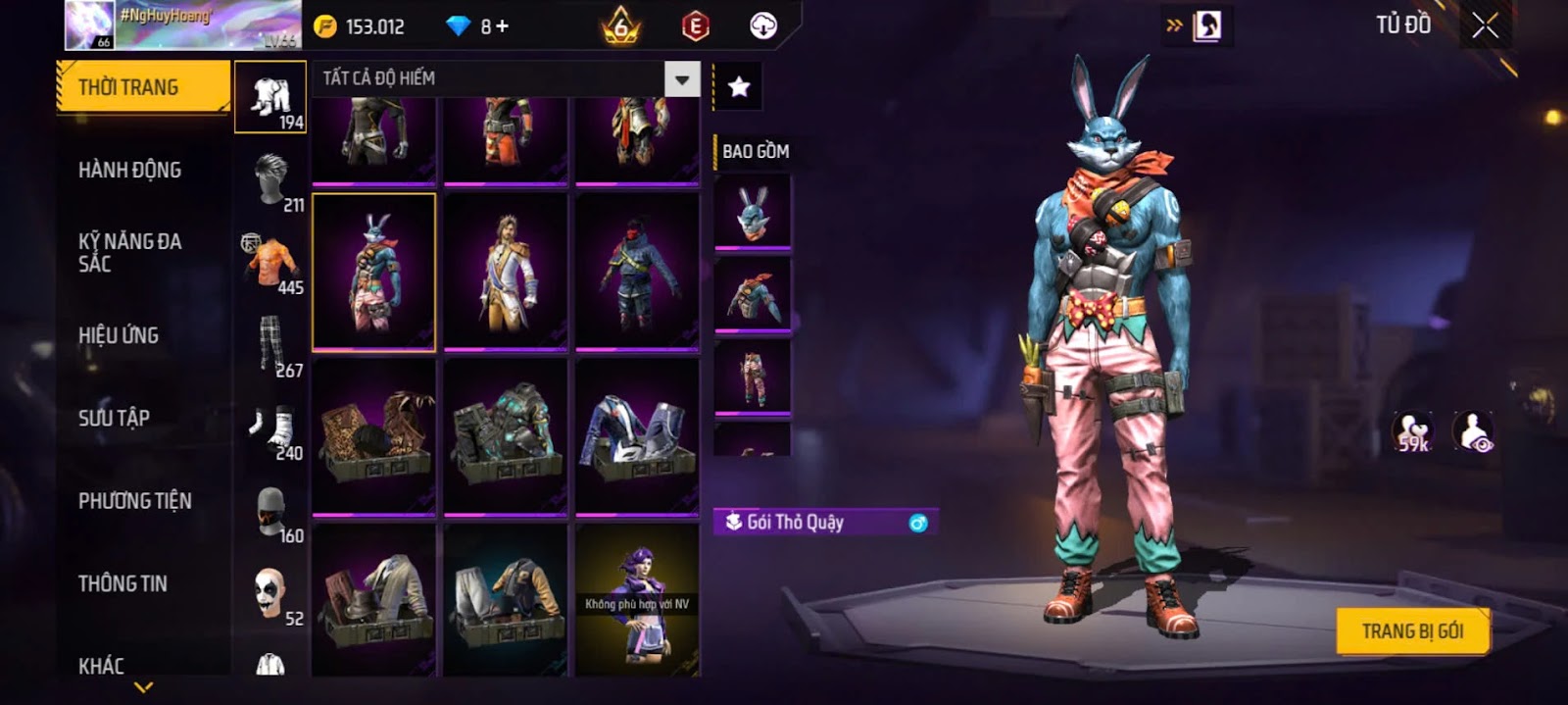Go to Sưu Tập collection

(x=114, y=418)
